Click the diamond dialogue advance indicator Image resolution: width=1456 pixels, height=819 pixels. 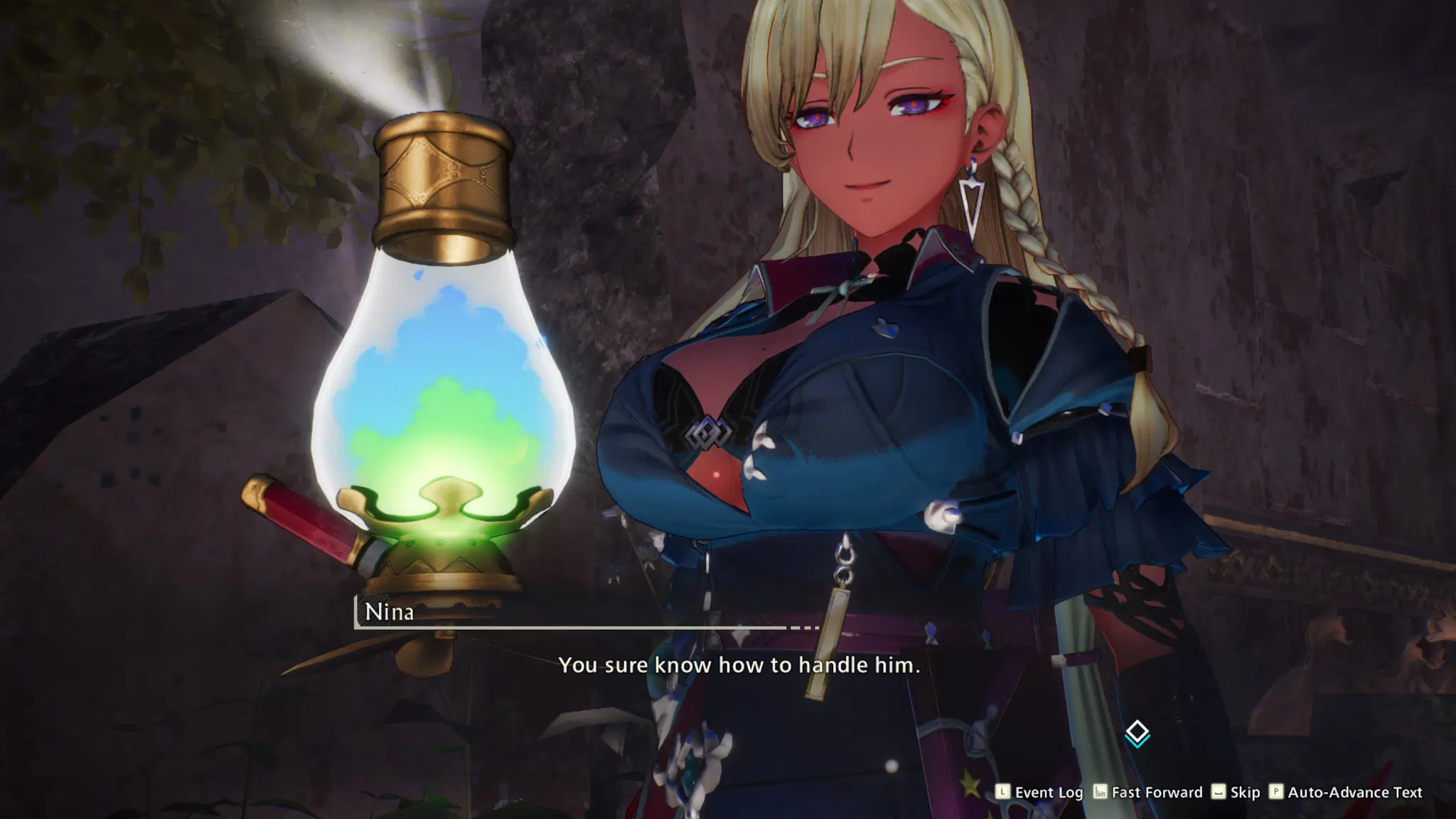coord(1137,732)
